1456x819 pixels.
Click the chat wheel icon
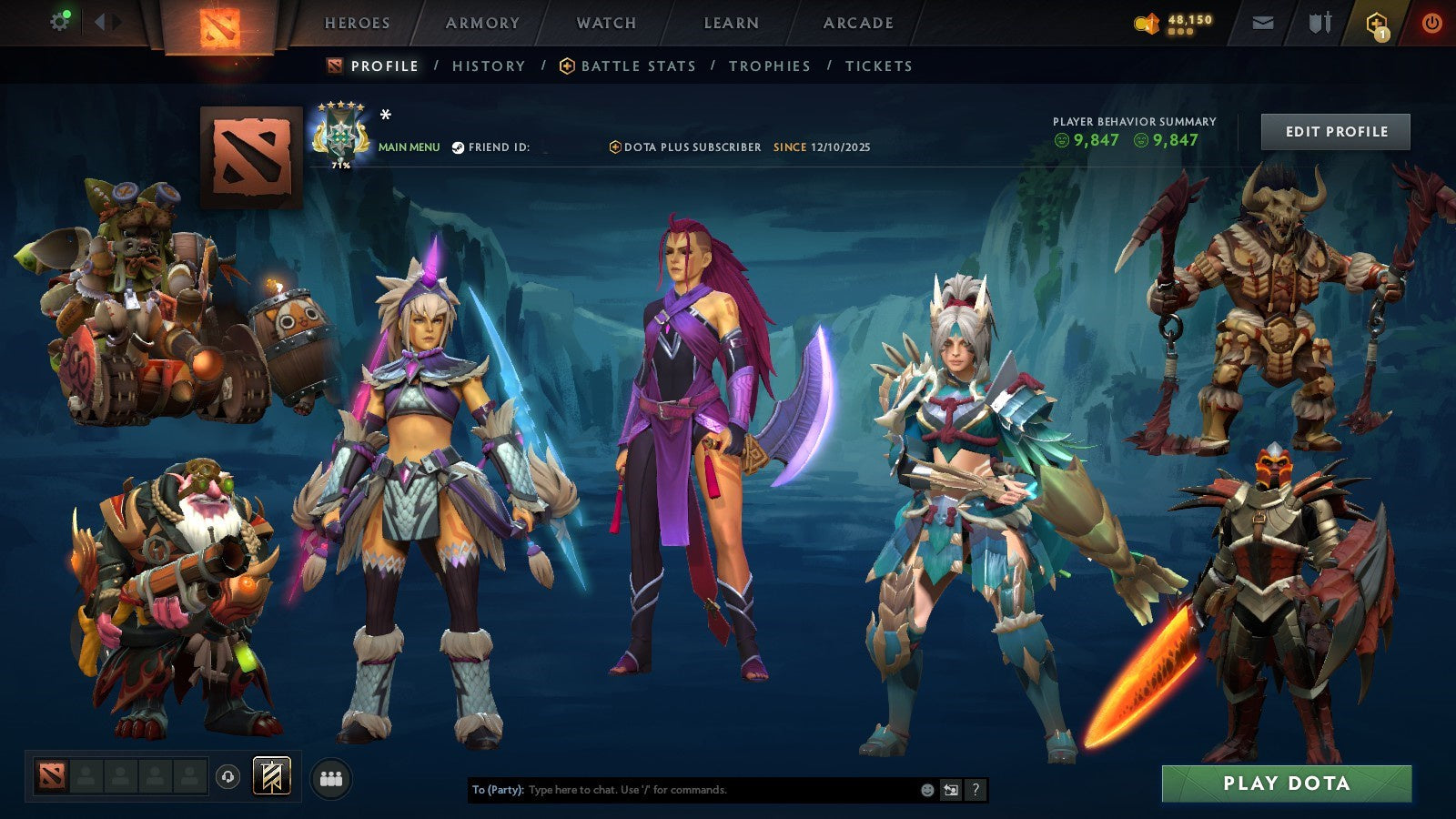pos(952,790)
